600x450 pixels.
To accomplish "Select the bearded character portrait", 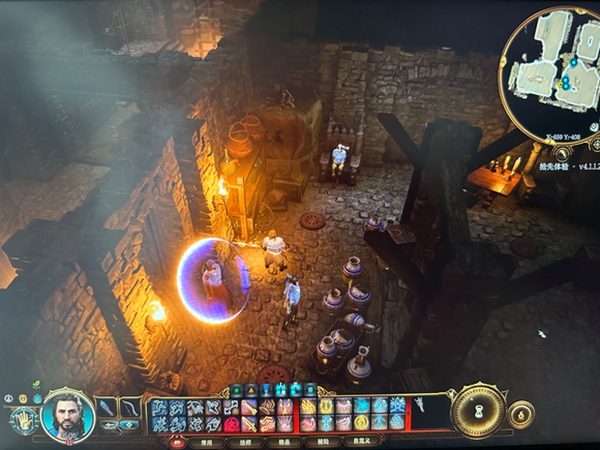I will coord(68,413).
